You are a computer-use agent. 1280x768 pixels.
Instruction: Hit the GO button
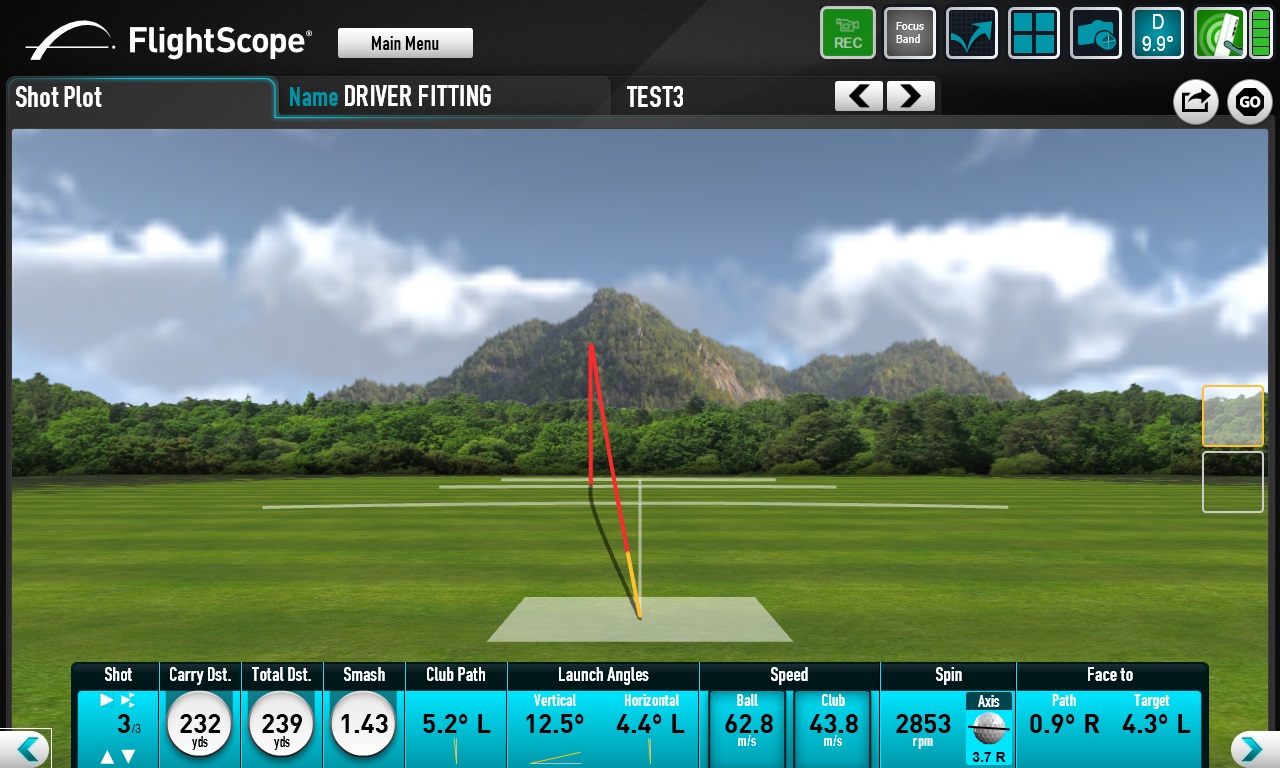(1250, 102)
